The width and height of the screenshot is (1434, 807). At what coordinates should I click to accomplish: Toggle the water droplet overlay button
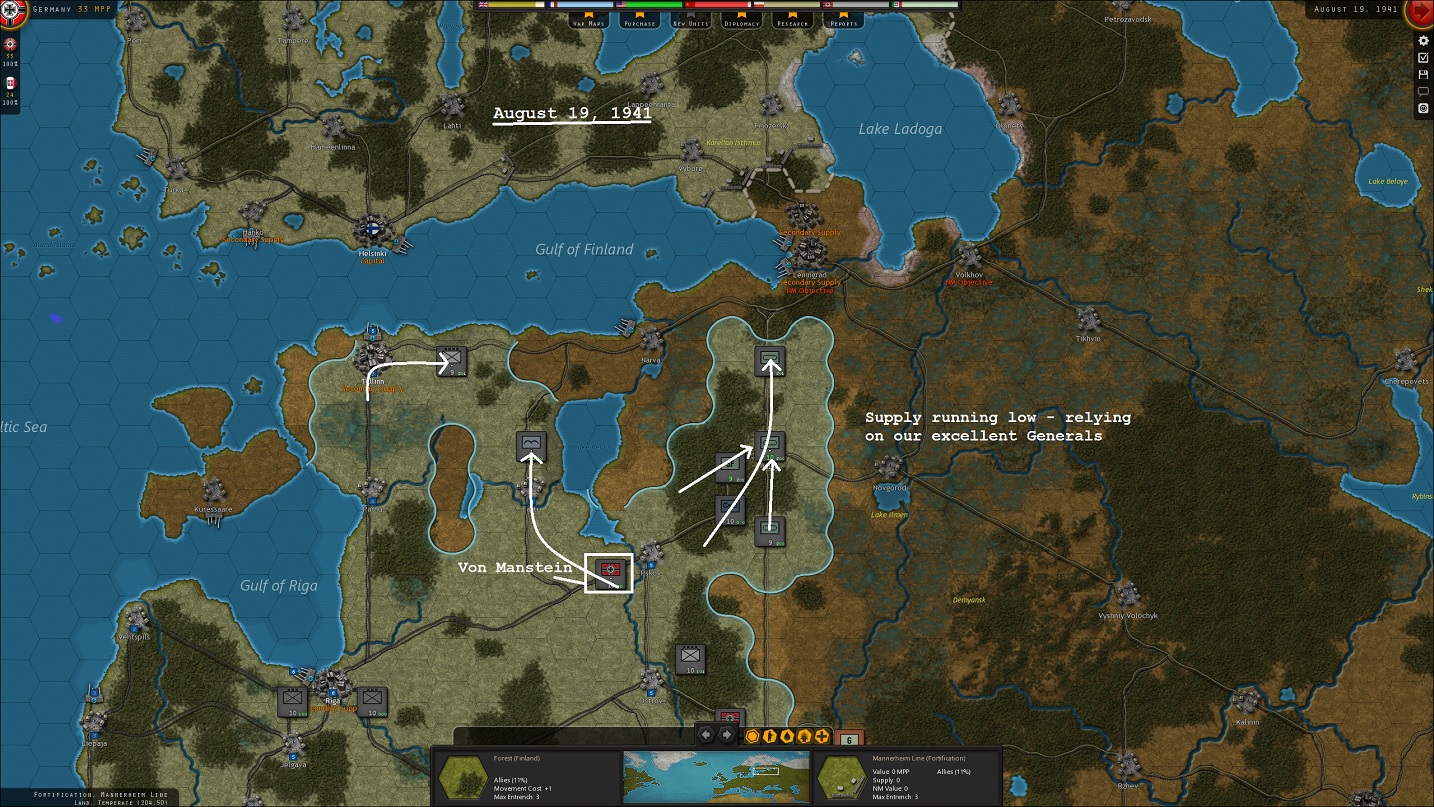[787, 737]
